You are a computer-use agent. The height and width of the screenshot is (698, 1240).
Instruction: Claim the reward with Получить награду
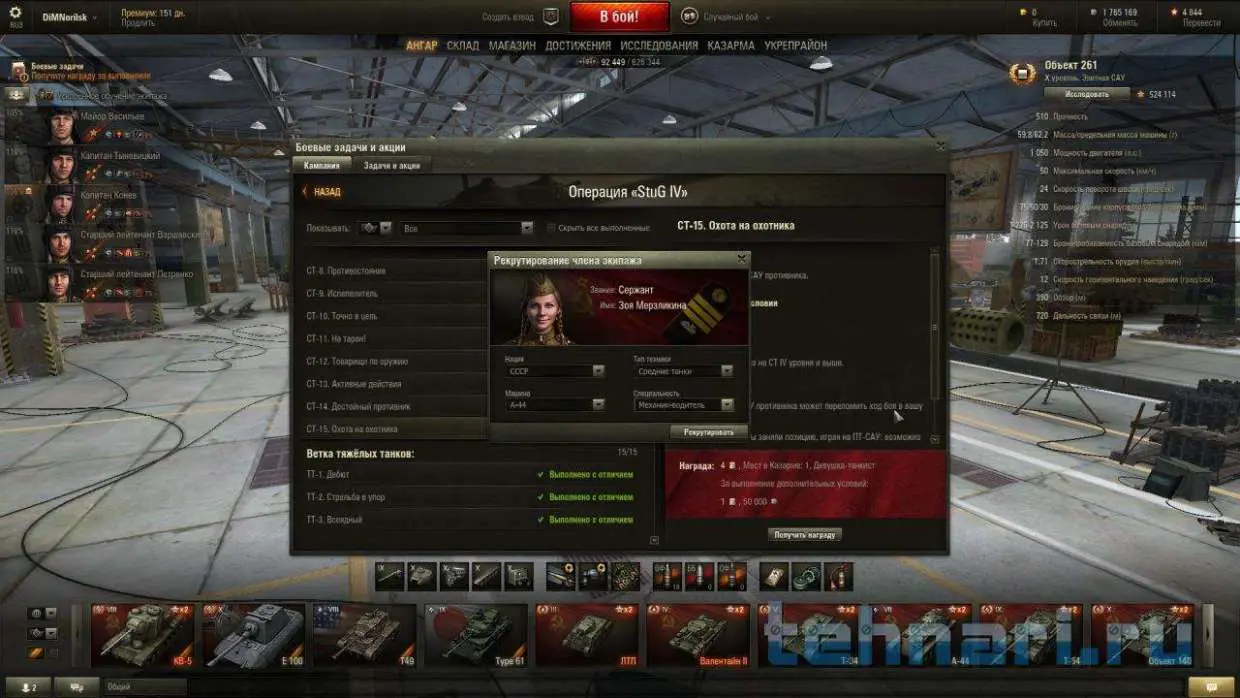click(805, 535)
